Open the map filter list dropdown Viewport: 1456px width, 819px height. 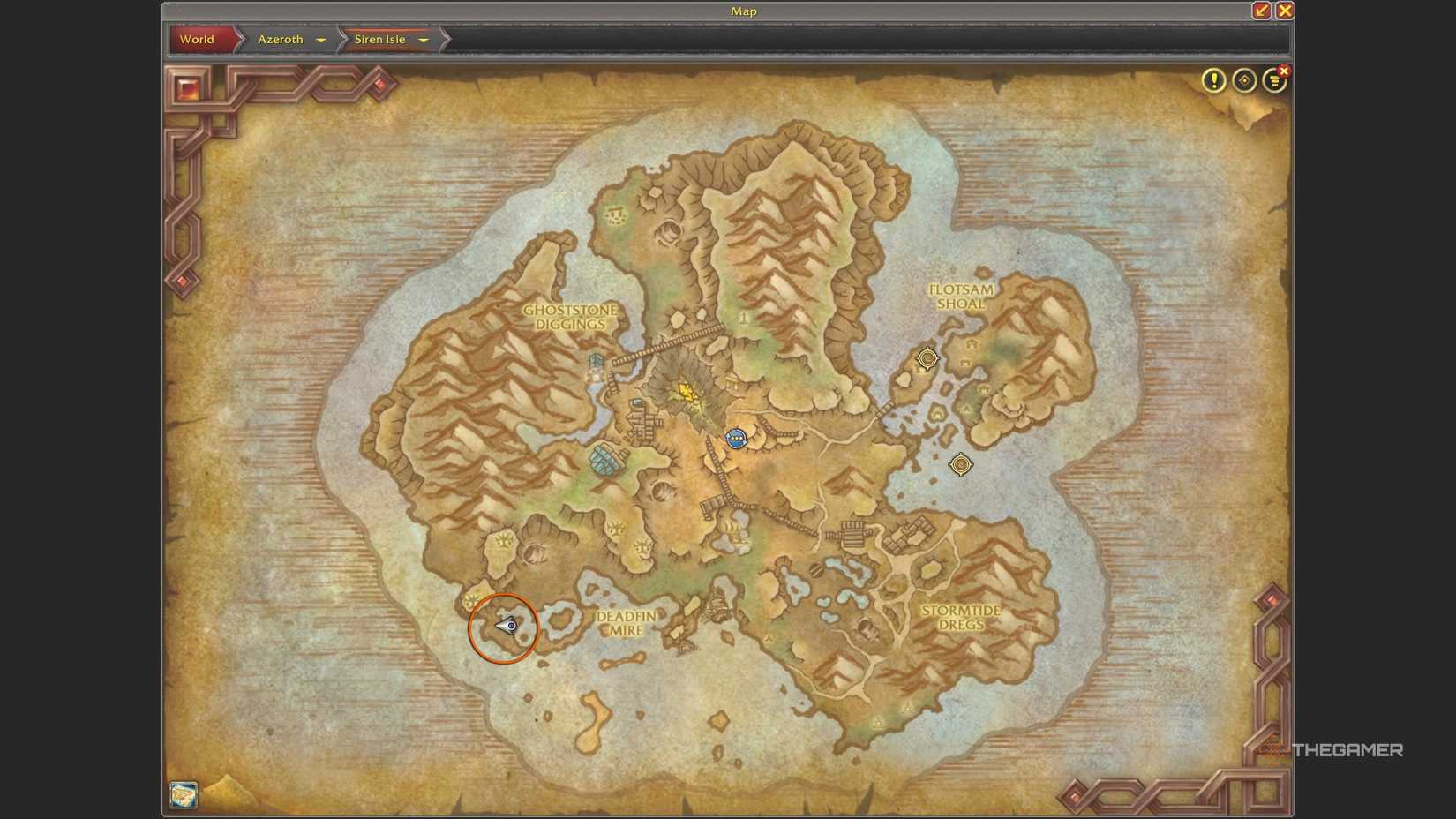[1274, 81]
